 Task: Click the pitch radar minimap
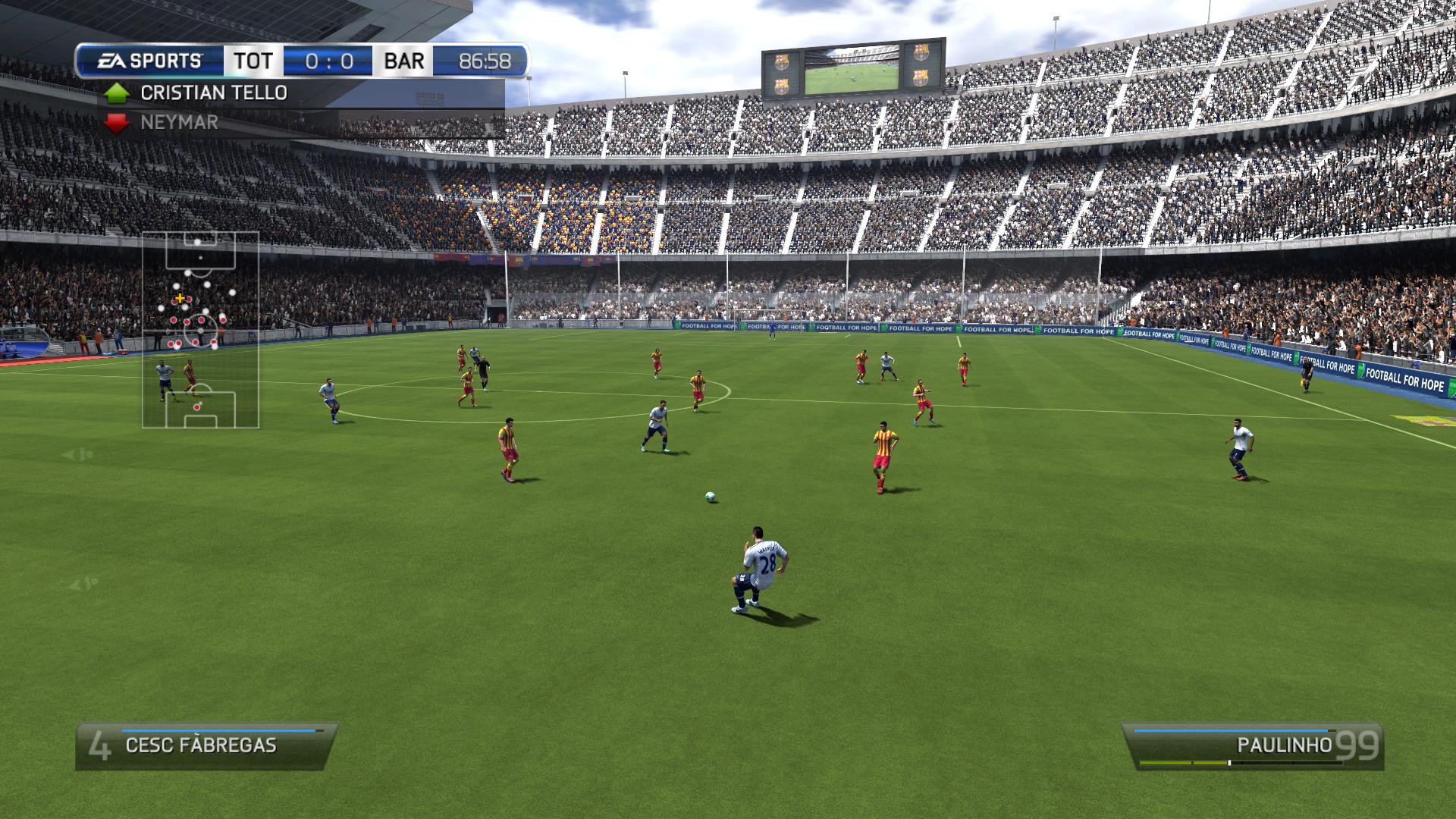[200, 330]
